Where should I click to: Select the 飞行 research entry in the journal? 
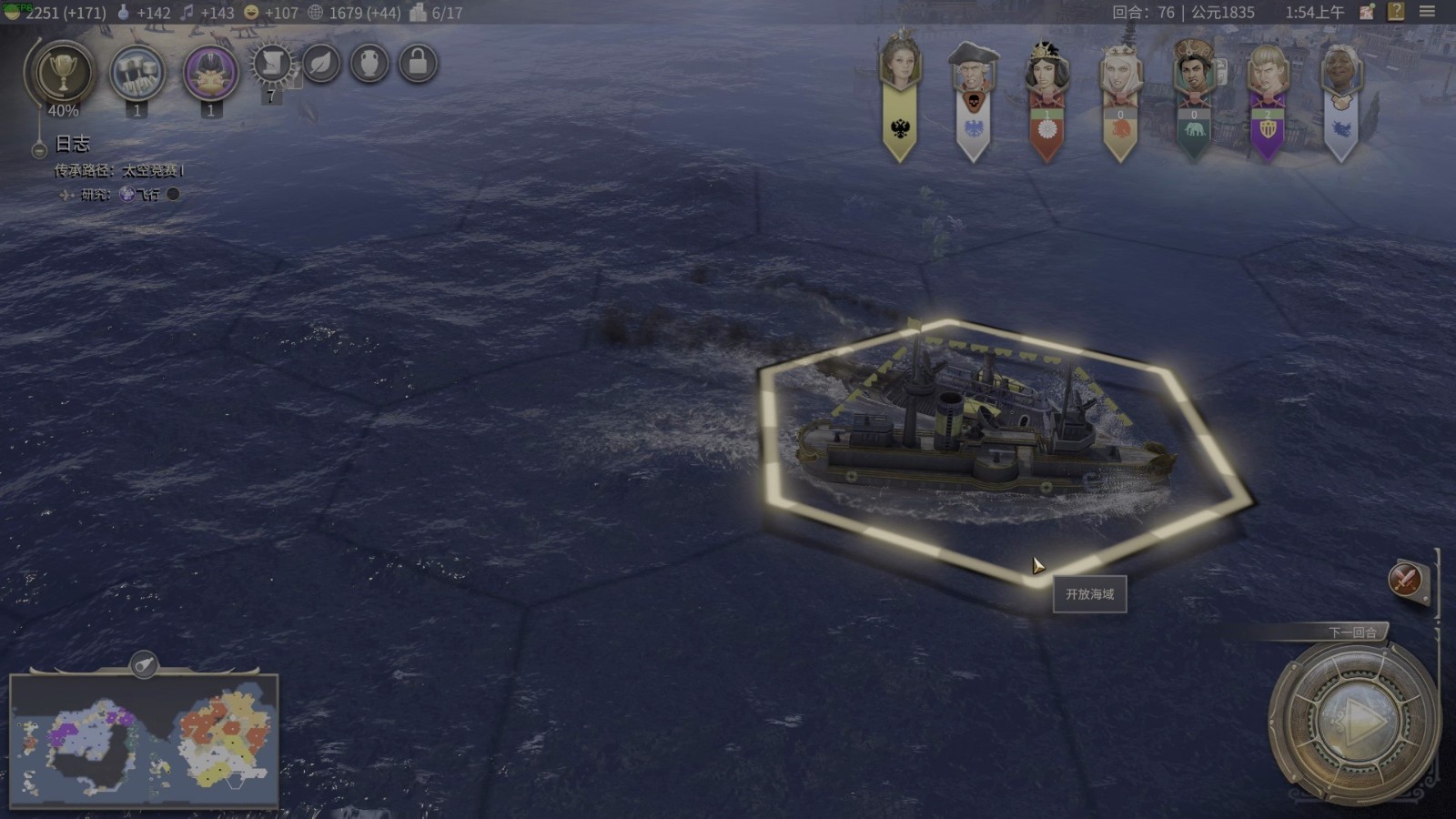[147, 194]
